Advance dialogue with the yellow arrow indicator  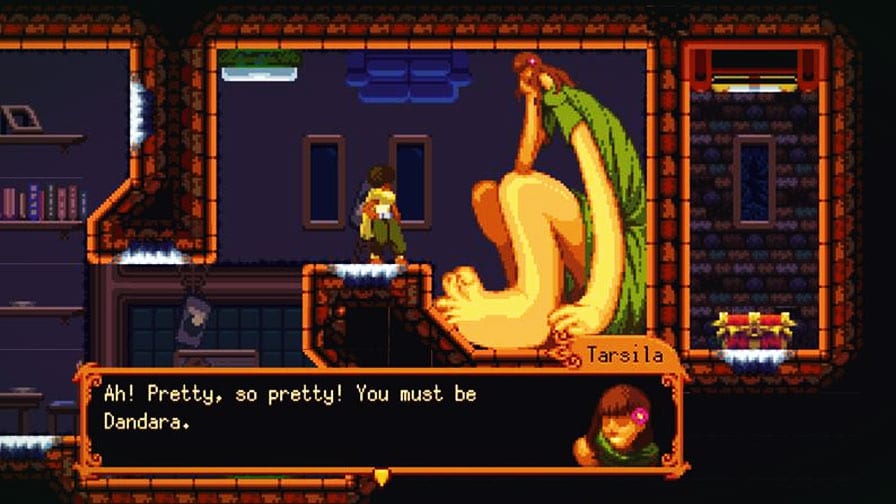(381, 477)
